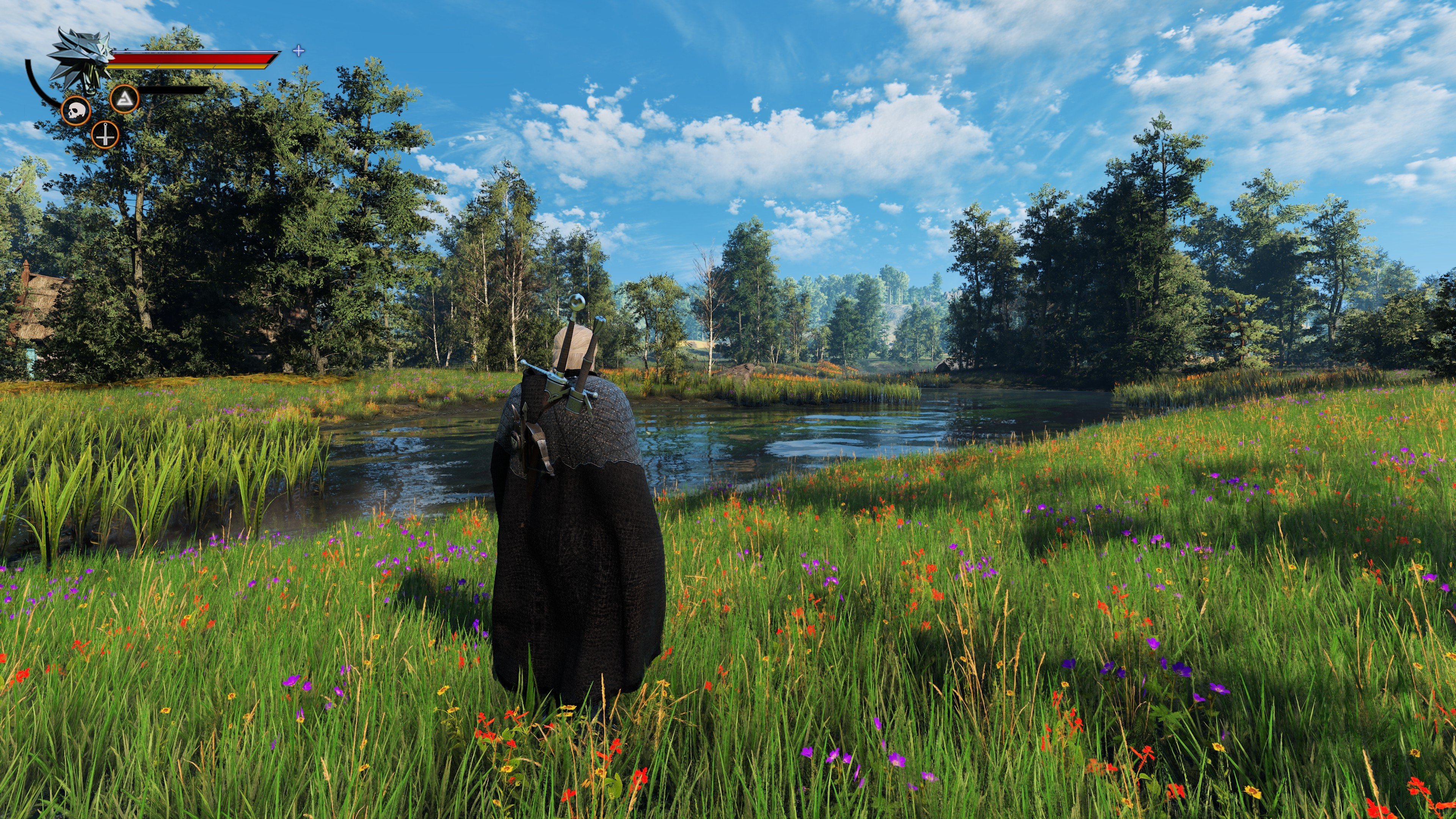Select the Axii triangle sign icon
This screenshot has height=819, width=1456.
tap(124, 99)
